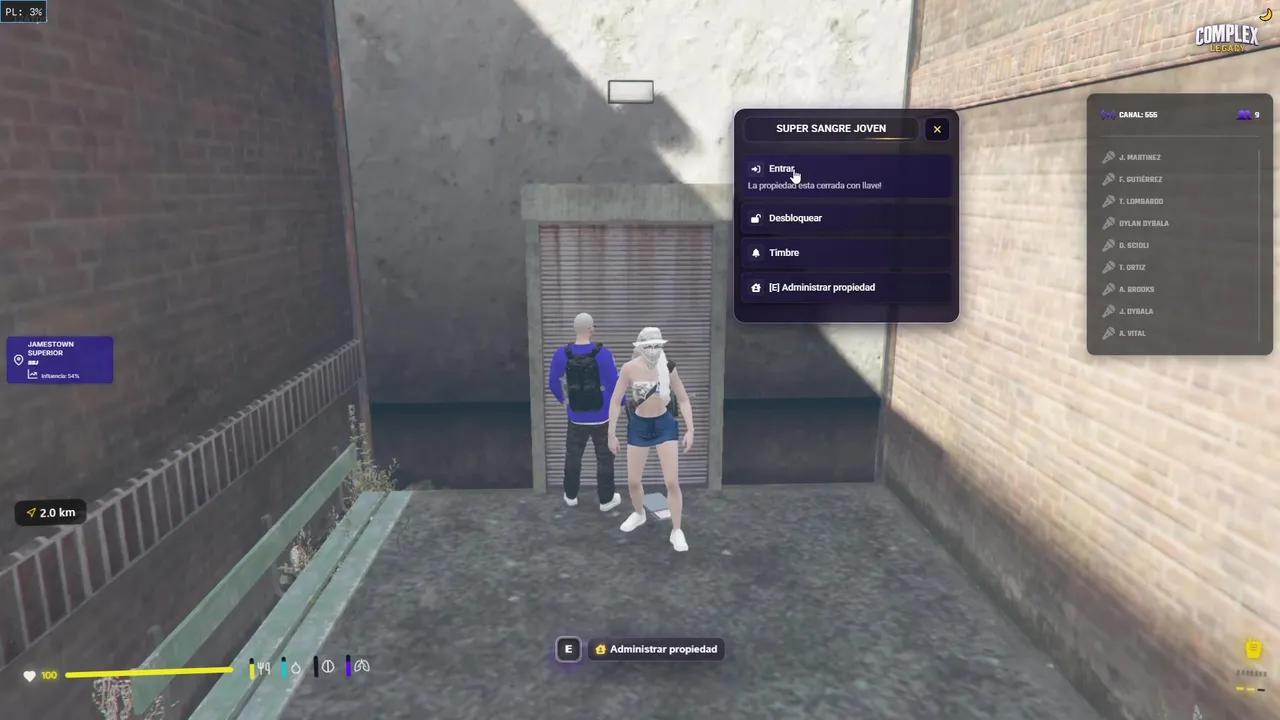
Task: Select the Desbloquear padlock icon
Action: click(756, 218)
